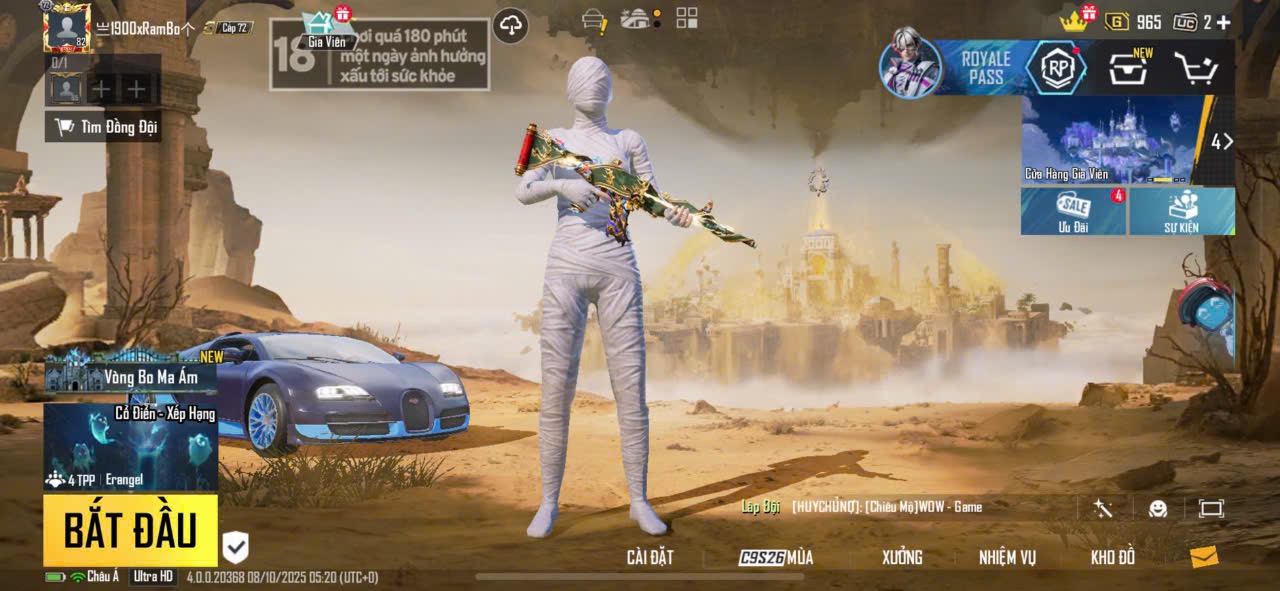Open the player profile avatar
Screen dimensions: 1280x591
pos(67,27)
